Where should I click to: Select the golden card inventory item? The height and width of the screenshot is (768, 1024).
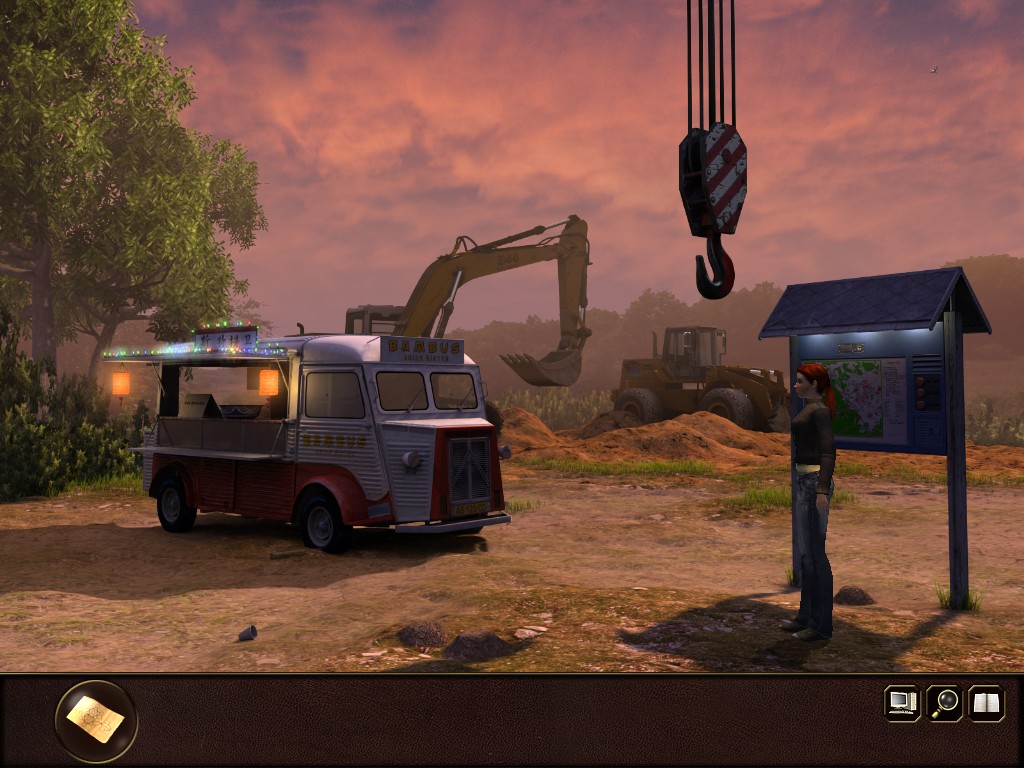click(x=96, y=720)
